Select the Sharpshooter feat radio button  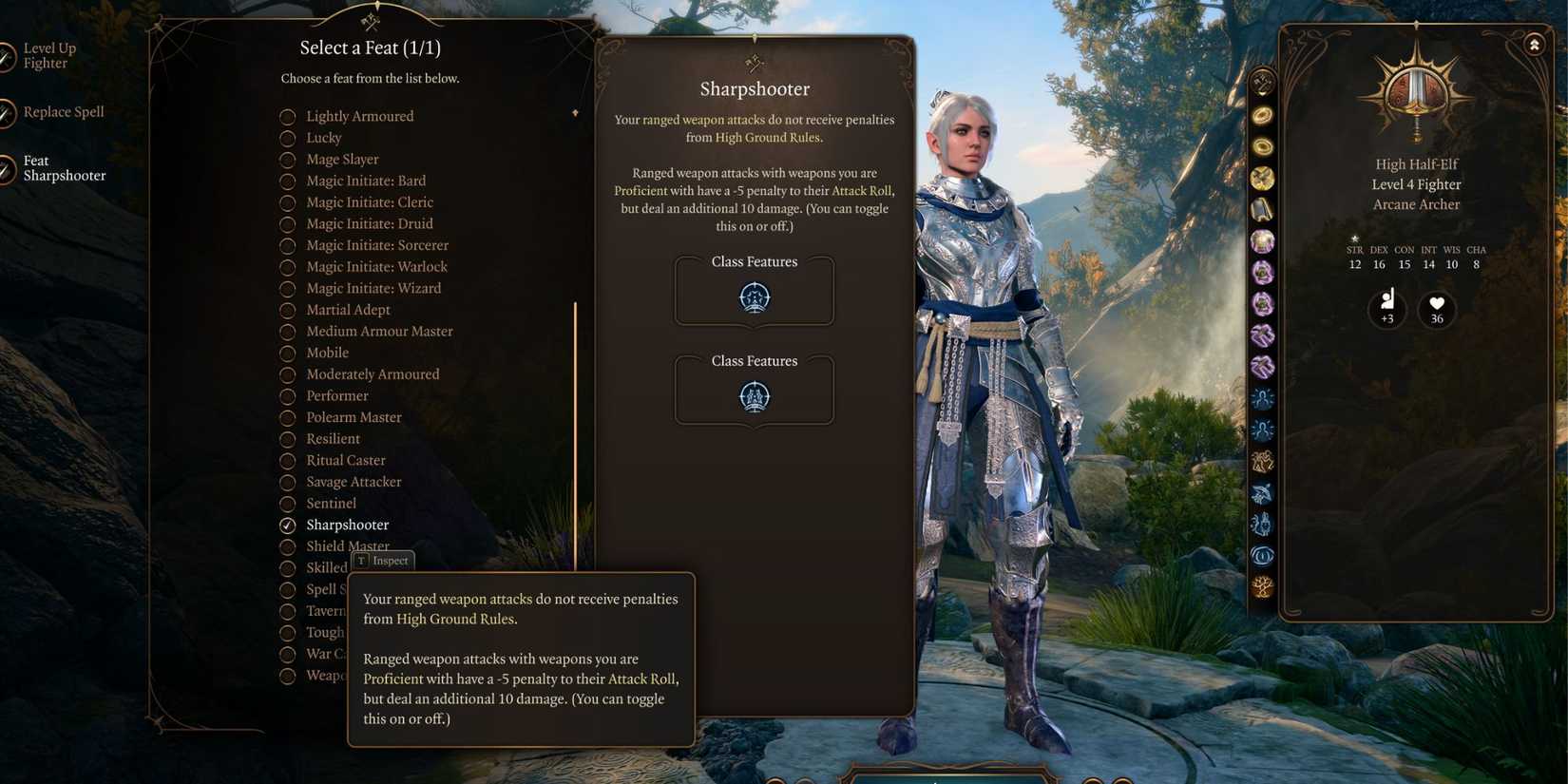288,525
